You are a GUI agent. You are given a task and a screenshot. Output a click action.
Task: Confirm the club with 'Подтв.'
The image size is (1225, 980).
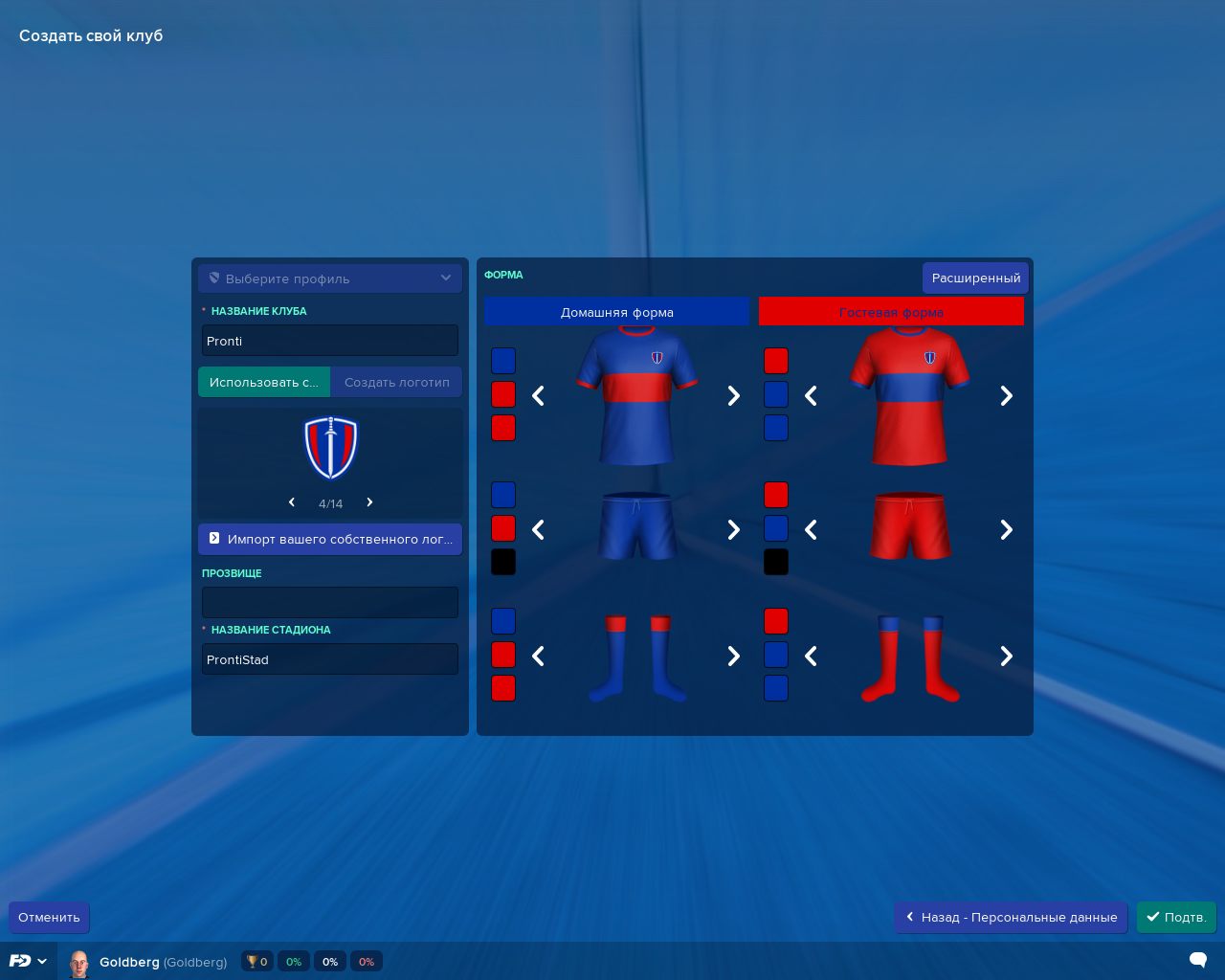coord(1176,917)
